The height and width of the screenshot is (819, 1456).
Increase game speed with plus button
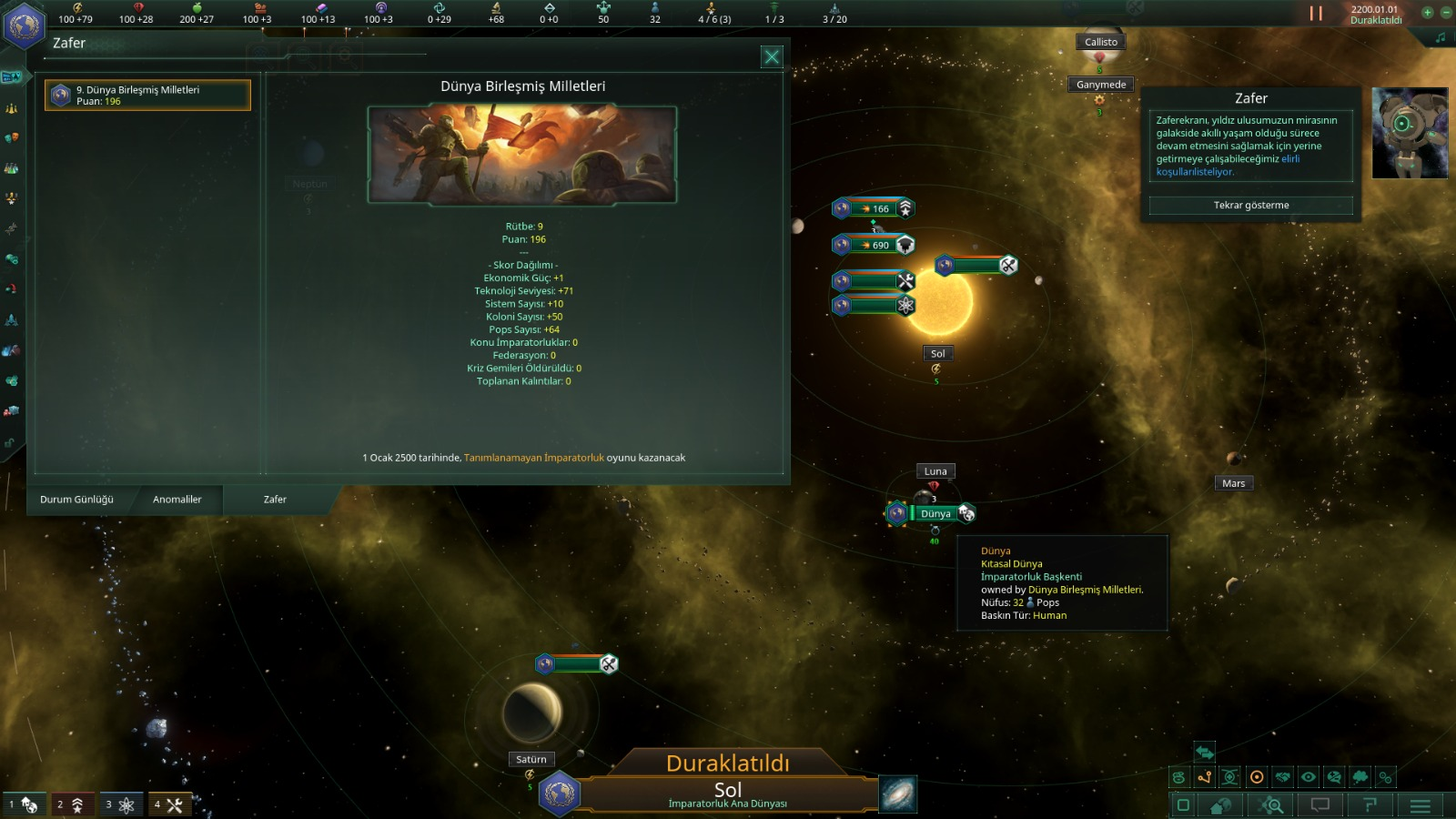click(x=1427, y=13)
